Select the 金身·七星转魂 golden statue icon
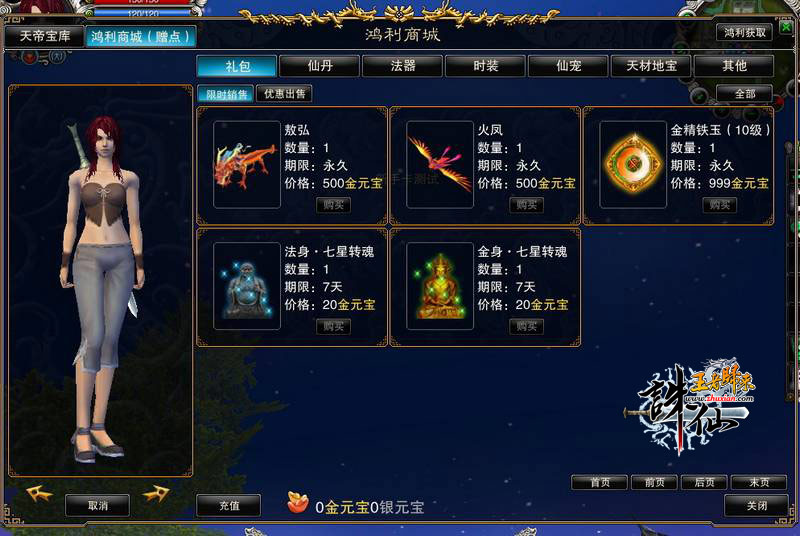Screen dimensions: 800x536 tap(440, 286)
